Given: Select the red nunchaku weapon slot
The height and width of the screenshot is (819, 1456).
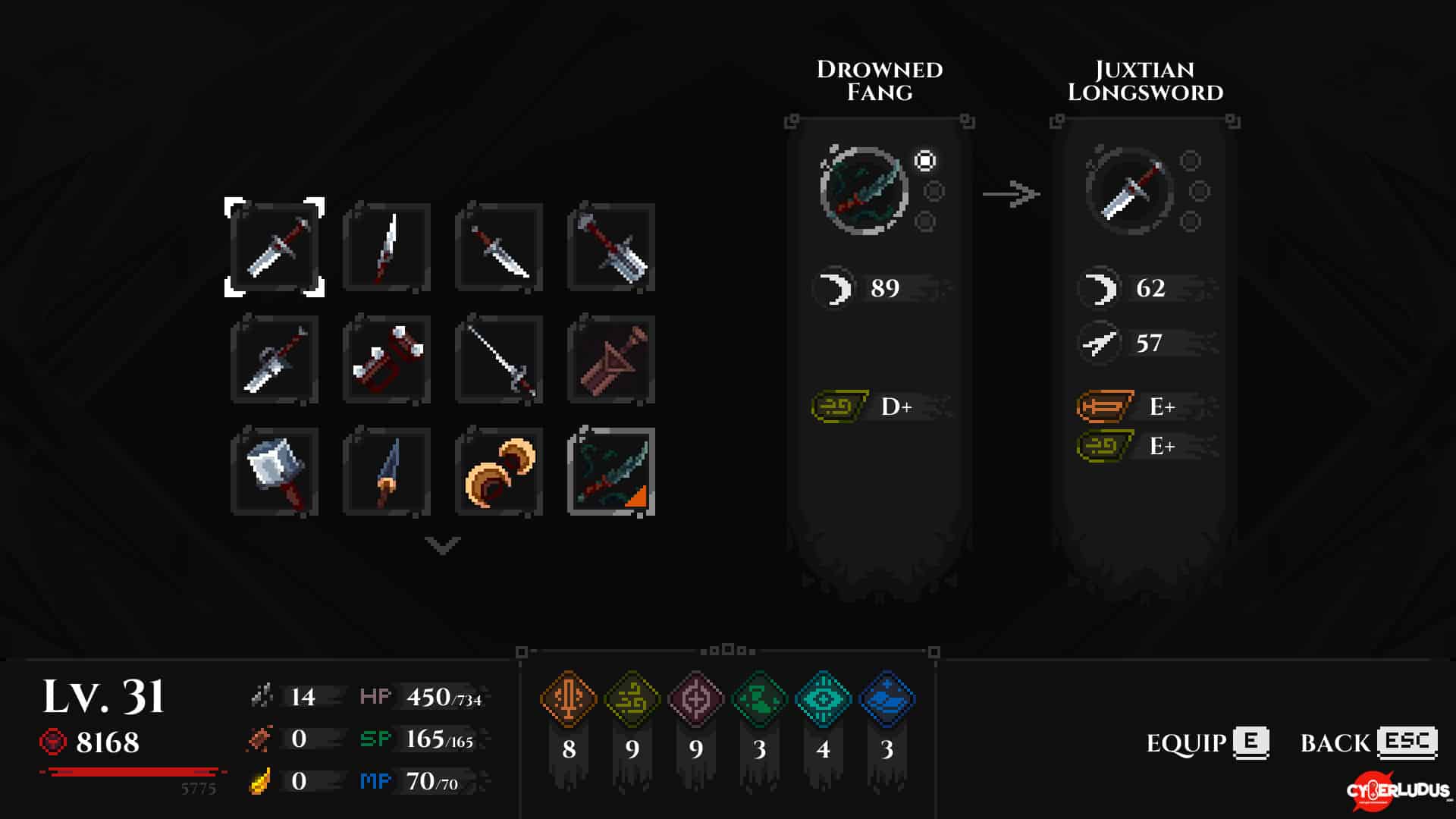Looking at the screenshot, I should click(387, 359).
